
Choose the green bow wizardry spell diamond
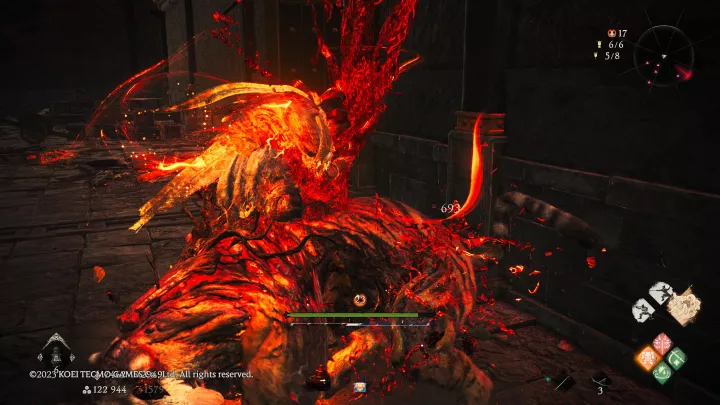pos(677,357)
